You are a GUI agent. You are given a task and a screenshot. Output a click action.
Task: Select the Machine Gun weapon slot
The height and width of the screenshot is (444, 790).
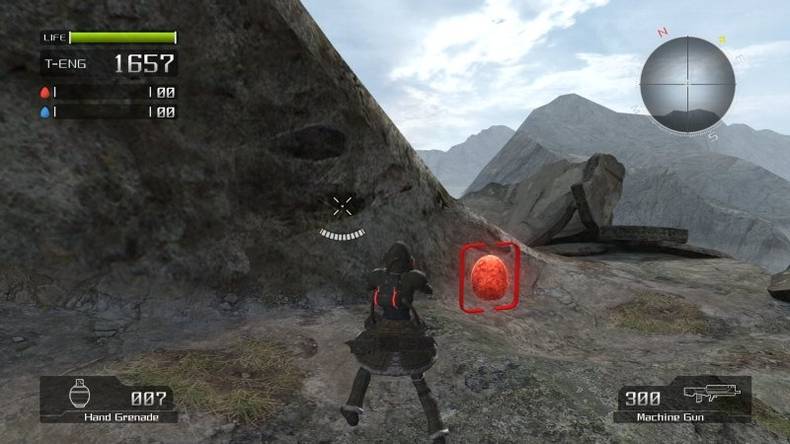(x=683, y=399)
